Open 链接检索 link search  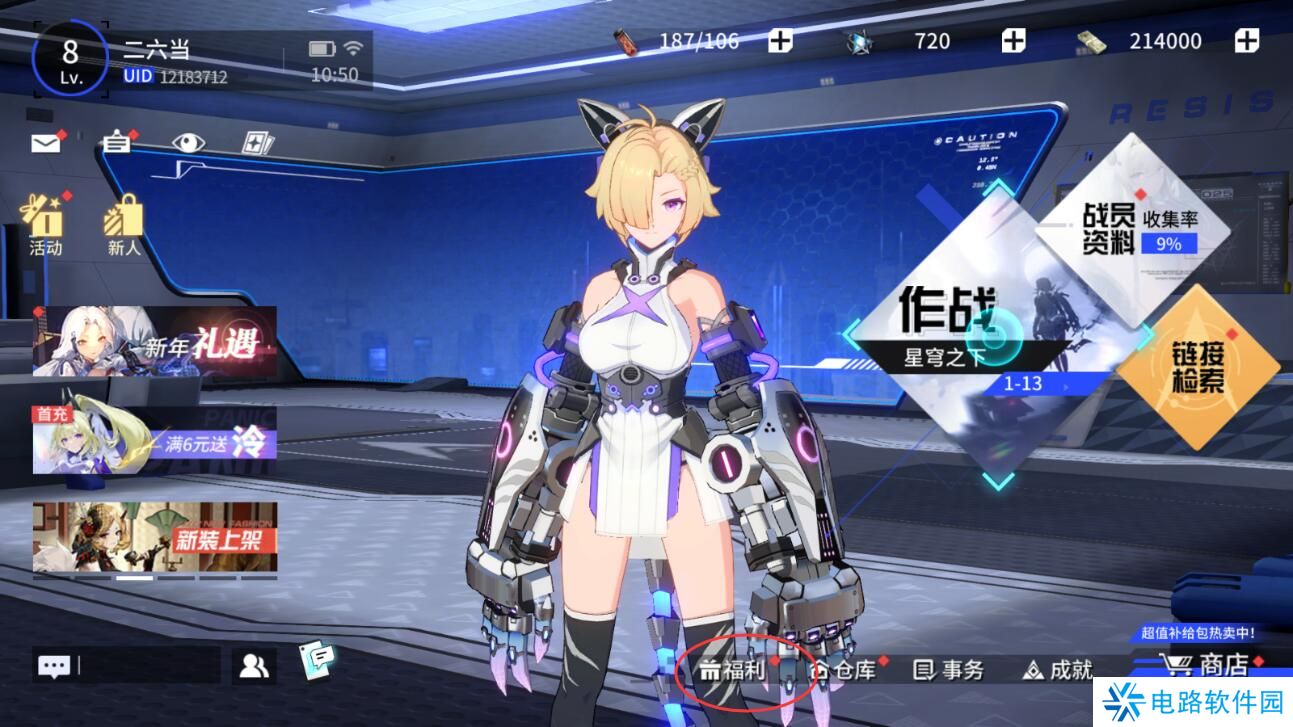coord(1198,367)
